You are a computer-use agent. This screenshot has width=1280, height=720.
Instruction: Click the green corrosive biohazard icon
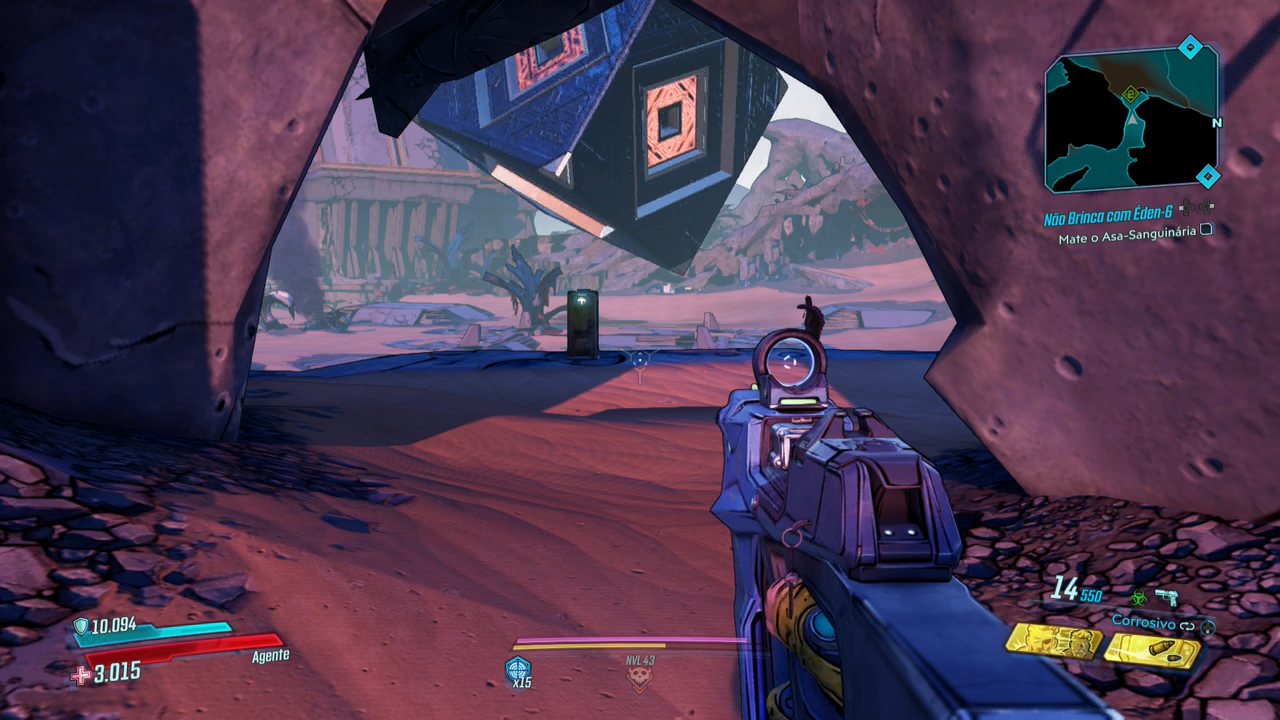click(x=1138, y=597)
